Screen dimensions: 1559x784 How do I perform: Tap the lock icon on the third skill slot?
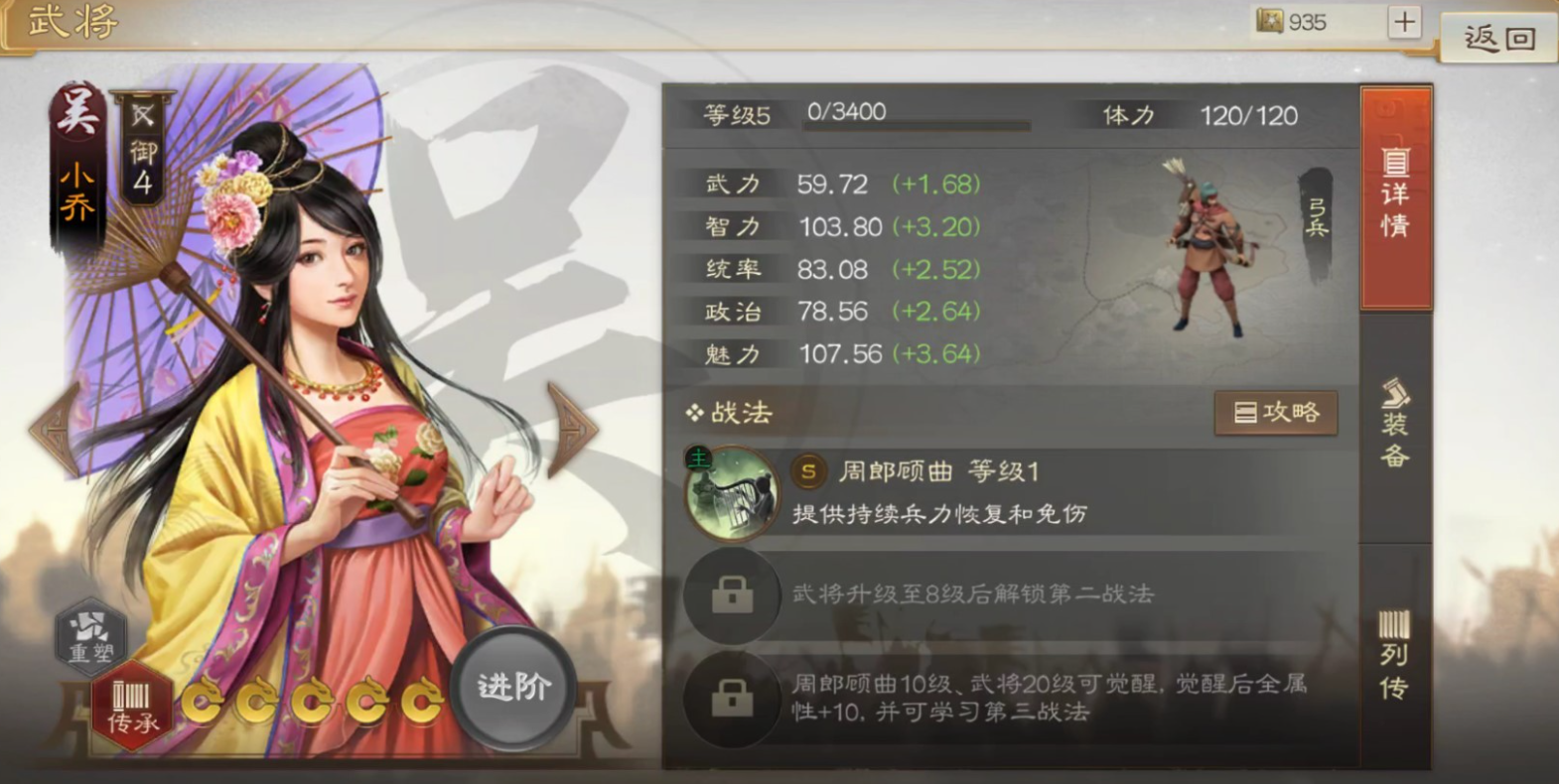point(732,699)
